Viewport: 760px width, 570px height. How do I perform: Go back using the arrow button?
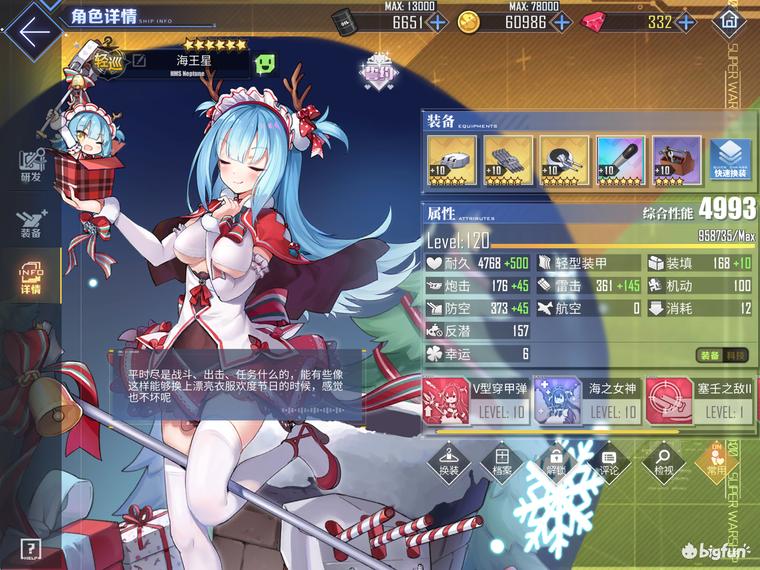[x=33, y=28]
